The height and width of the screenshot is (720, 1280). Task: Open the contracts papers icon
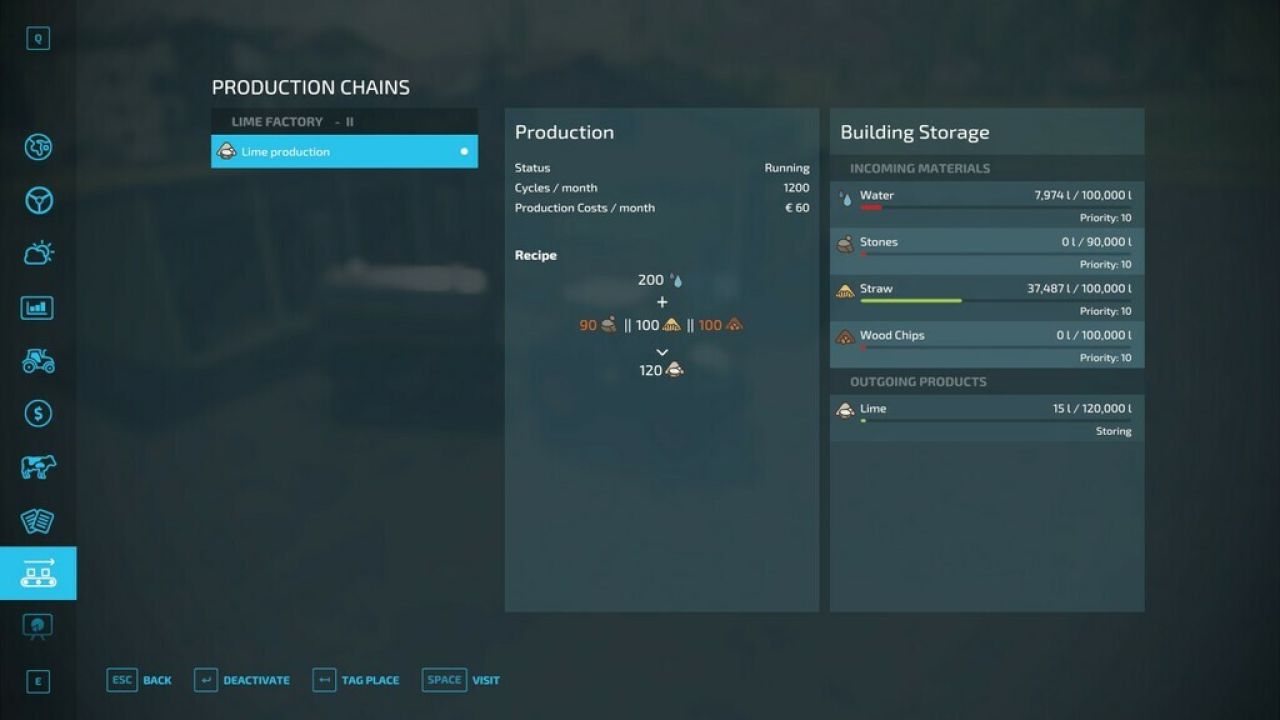click(x=38, y=520)
